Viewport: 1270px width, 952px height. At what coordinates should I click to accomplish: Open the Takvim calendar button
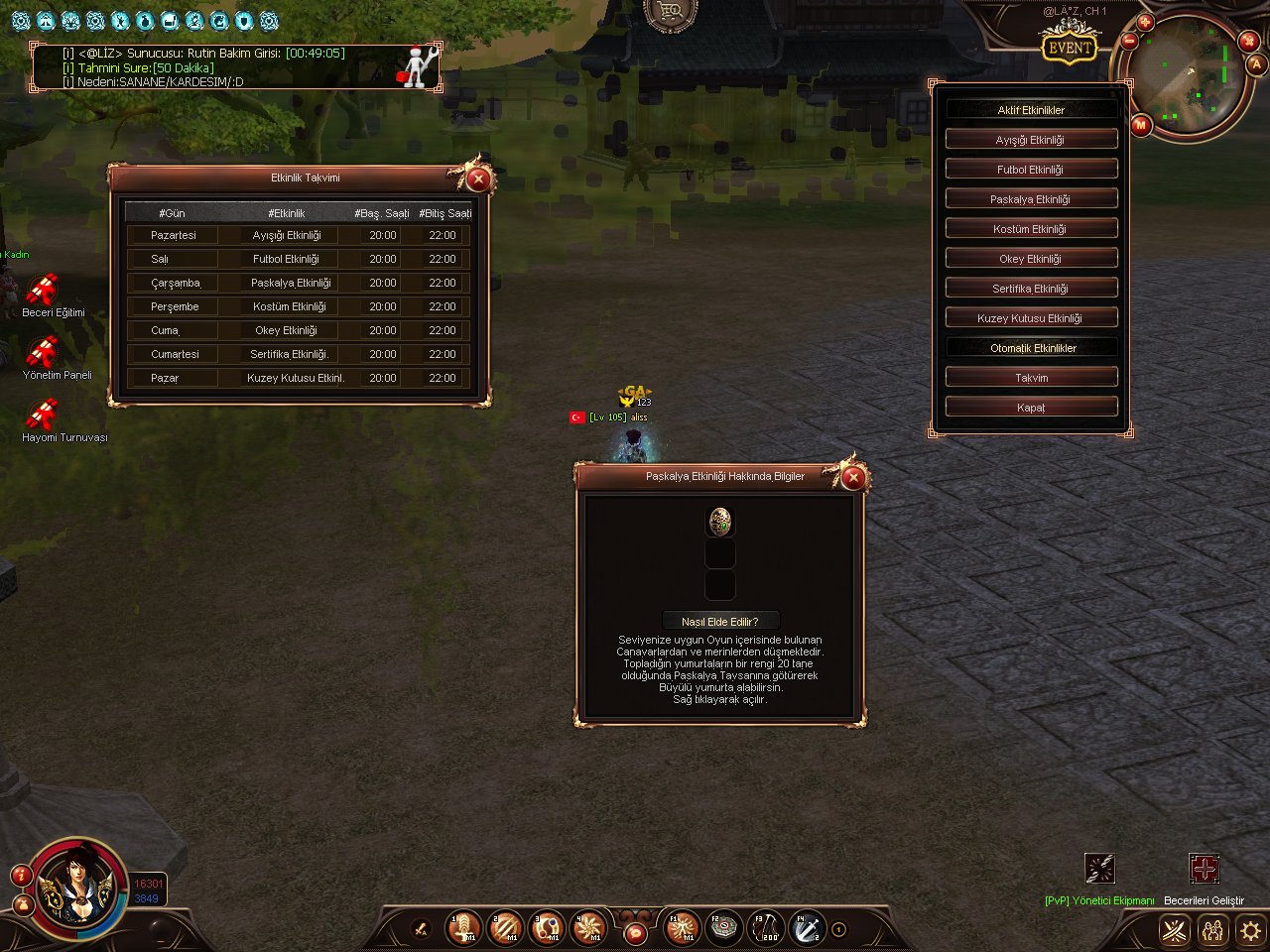[x=1031, y=378]
